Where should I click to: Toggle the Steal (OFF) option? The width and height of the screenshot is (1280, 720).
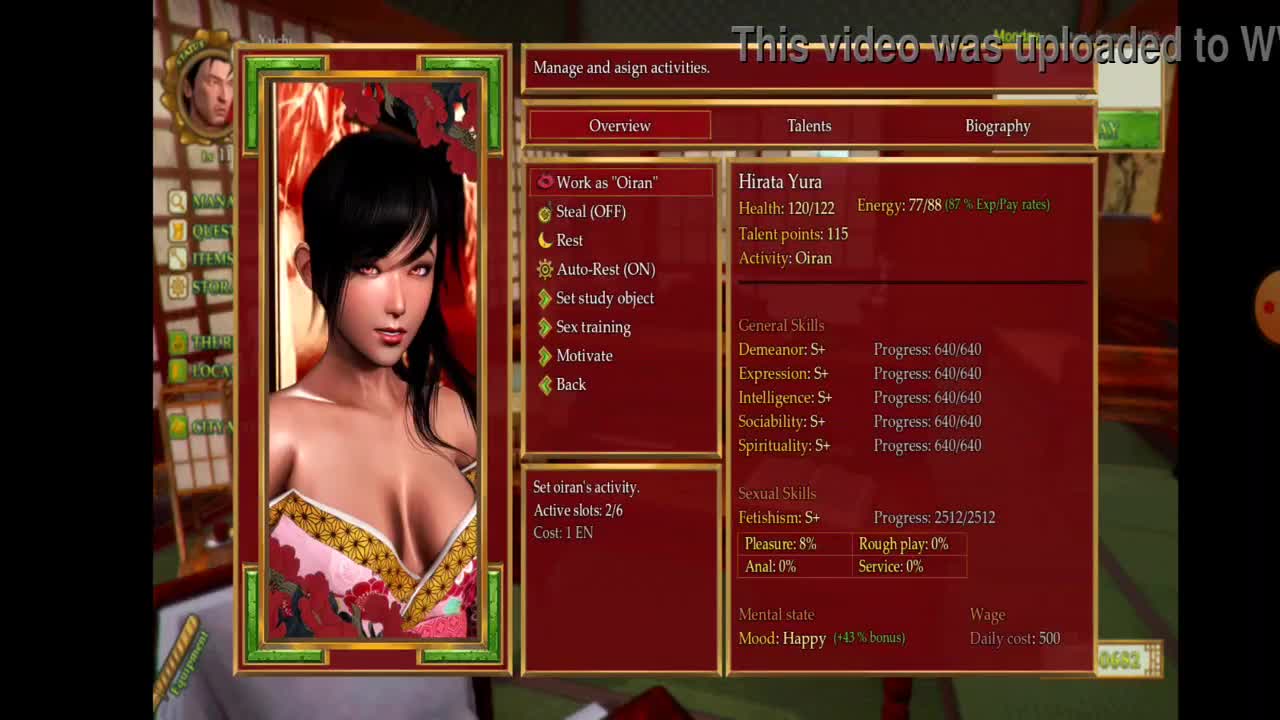point(590,212)
